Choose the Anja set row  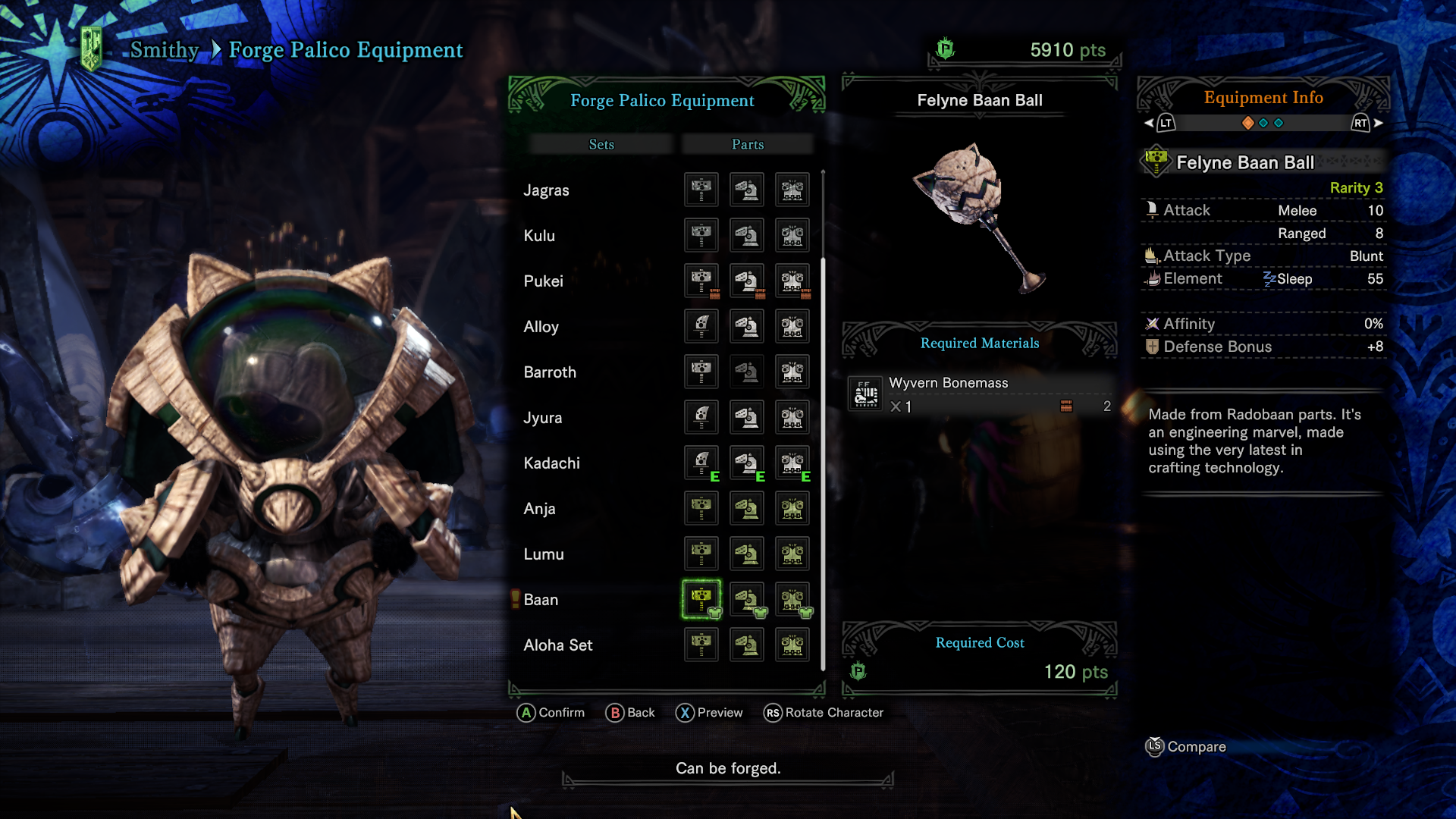pos(539,509)
